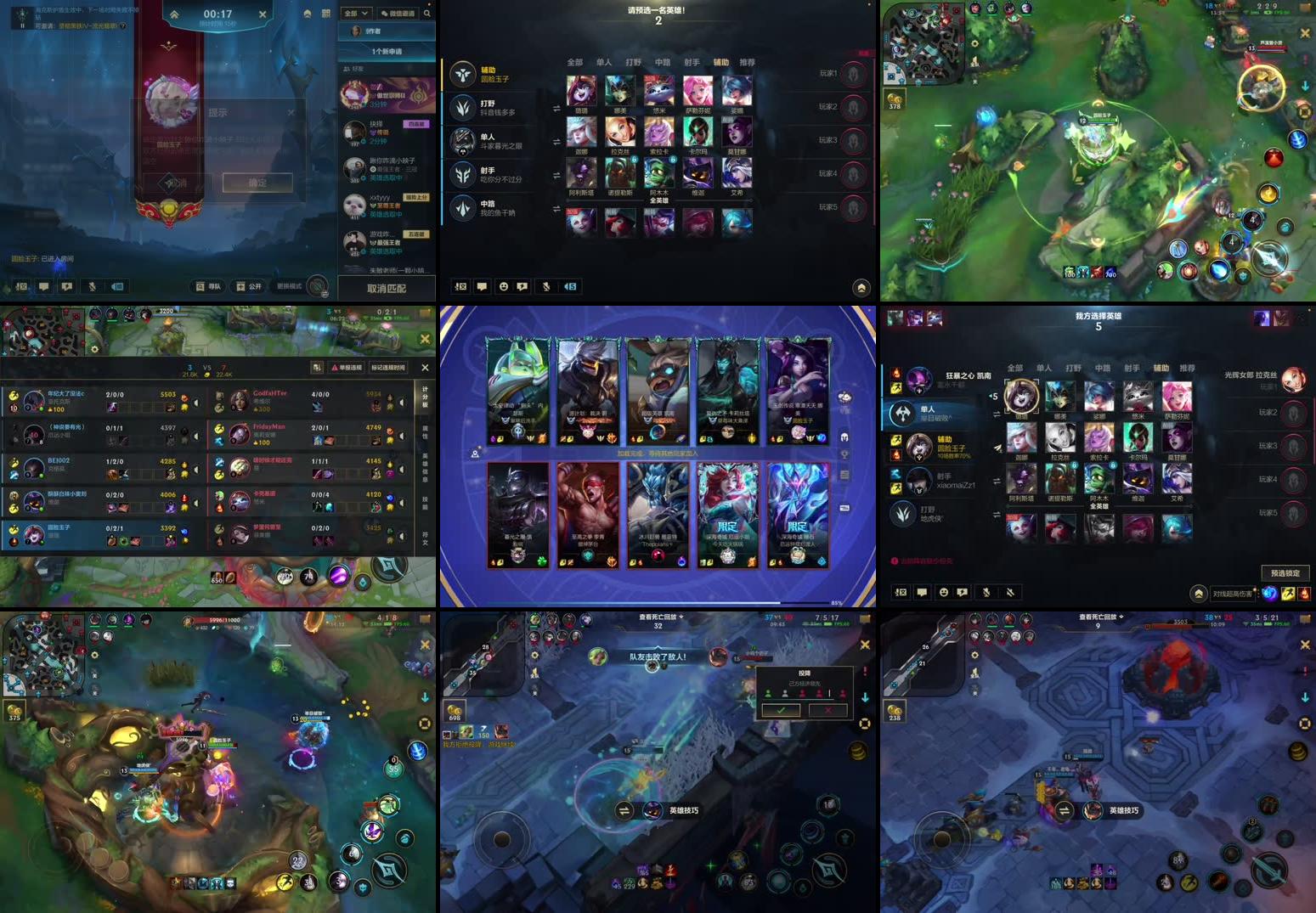
Task: Open the emoji chat icon in champion select
Action: tap(505, 287)
